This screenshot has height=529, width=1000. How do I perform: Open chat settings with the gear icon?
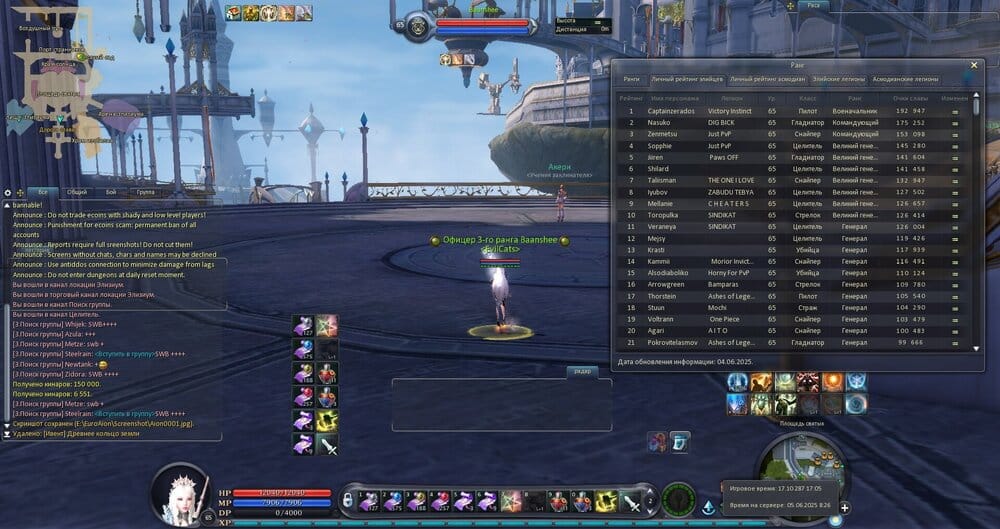8,191
